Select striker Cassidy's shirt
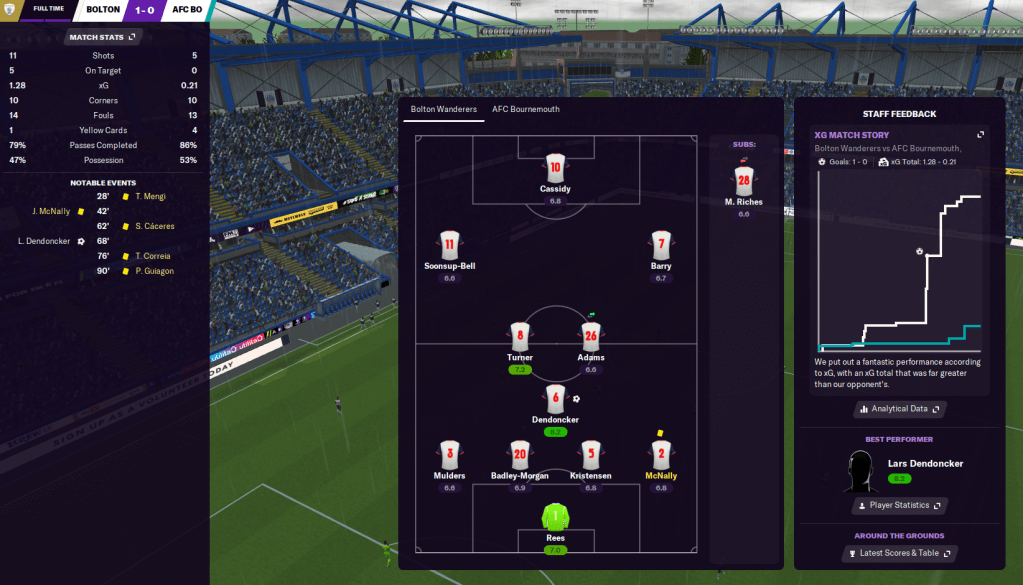1023x585 pixels. pyautogui.click(x=556, y=167)
